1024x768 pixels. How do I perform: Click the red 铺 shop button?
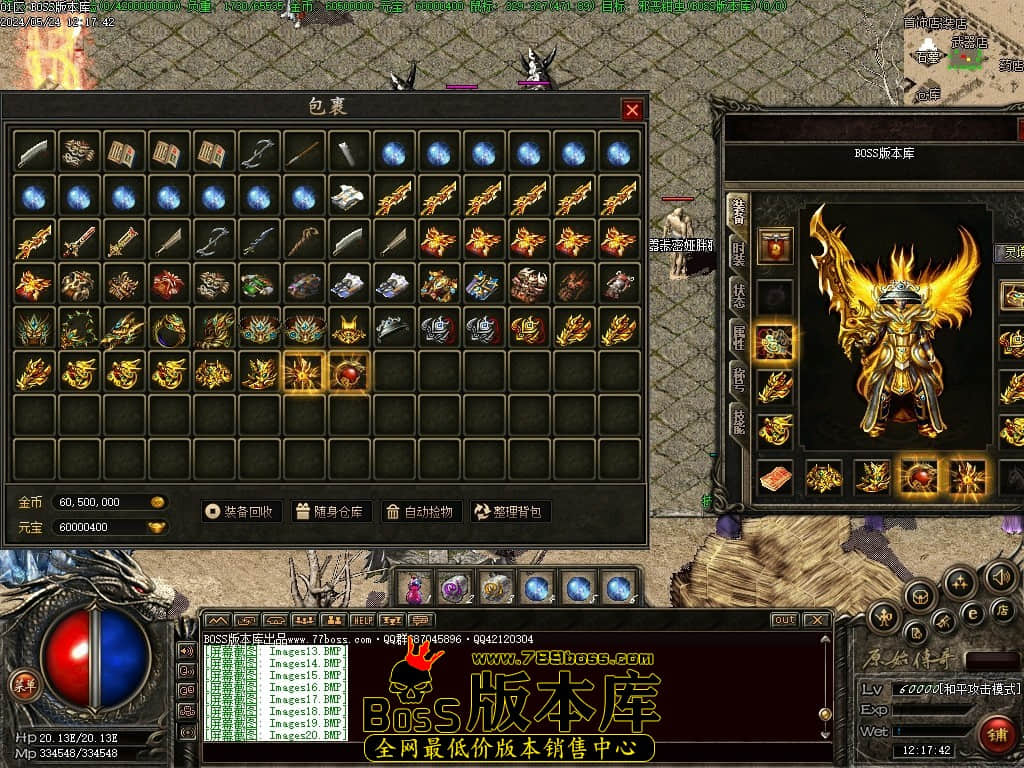tap(996, 734)
